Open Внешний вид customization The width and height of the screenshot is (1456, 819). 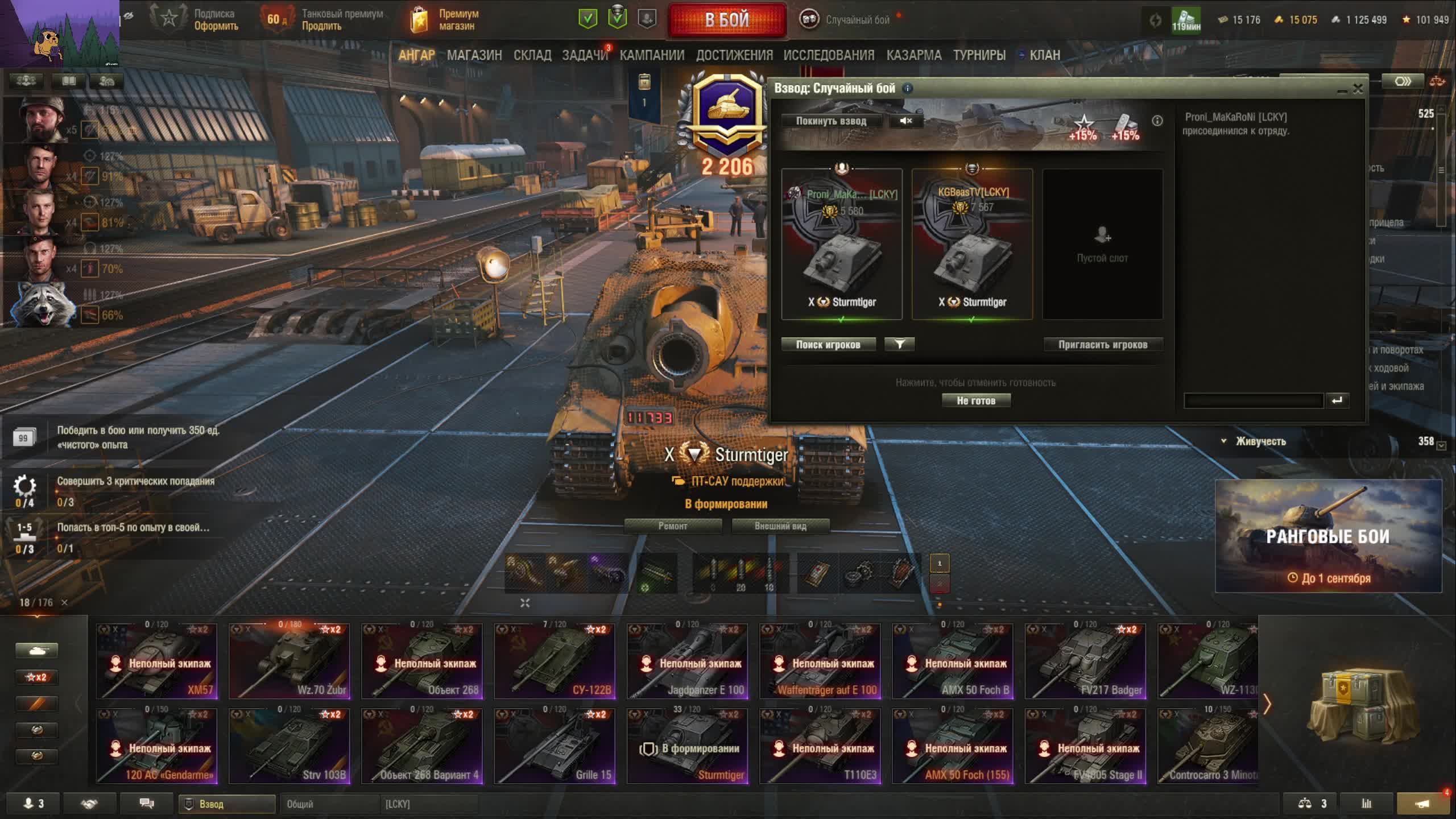[780, 526]
